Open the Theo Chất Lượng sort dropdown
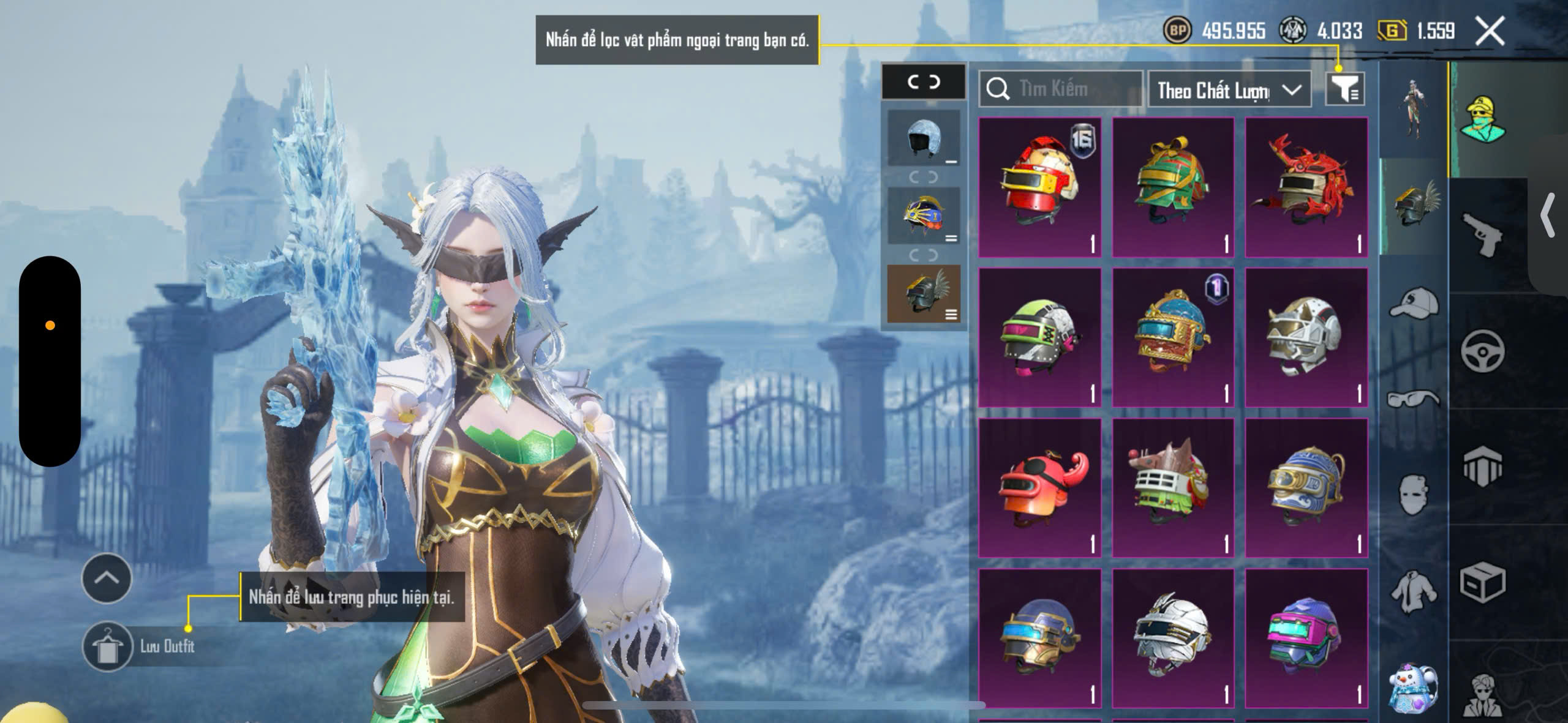This screenshot has width=1568, height=723. tap(1229, 91)
